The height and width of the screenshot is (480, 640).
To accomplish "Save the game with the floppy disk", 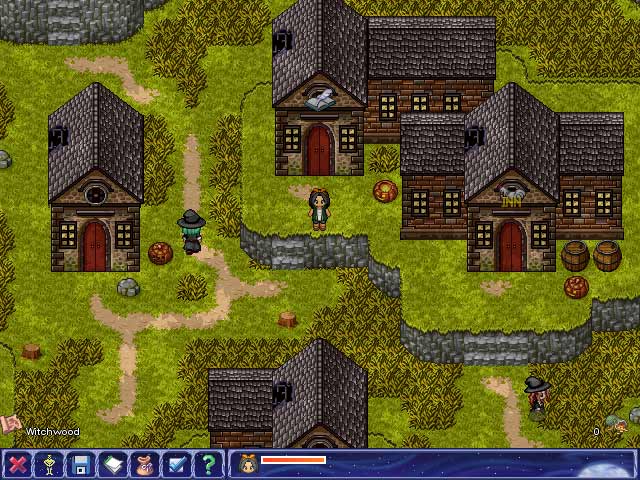I will pos(81,464).
